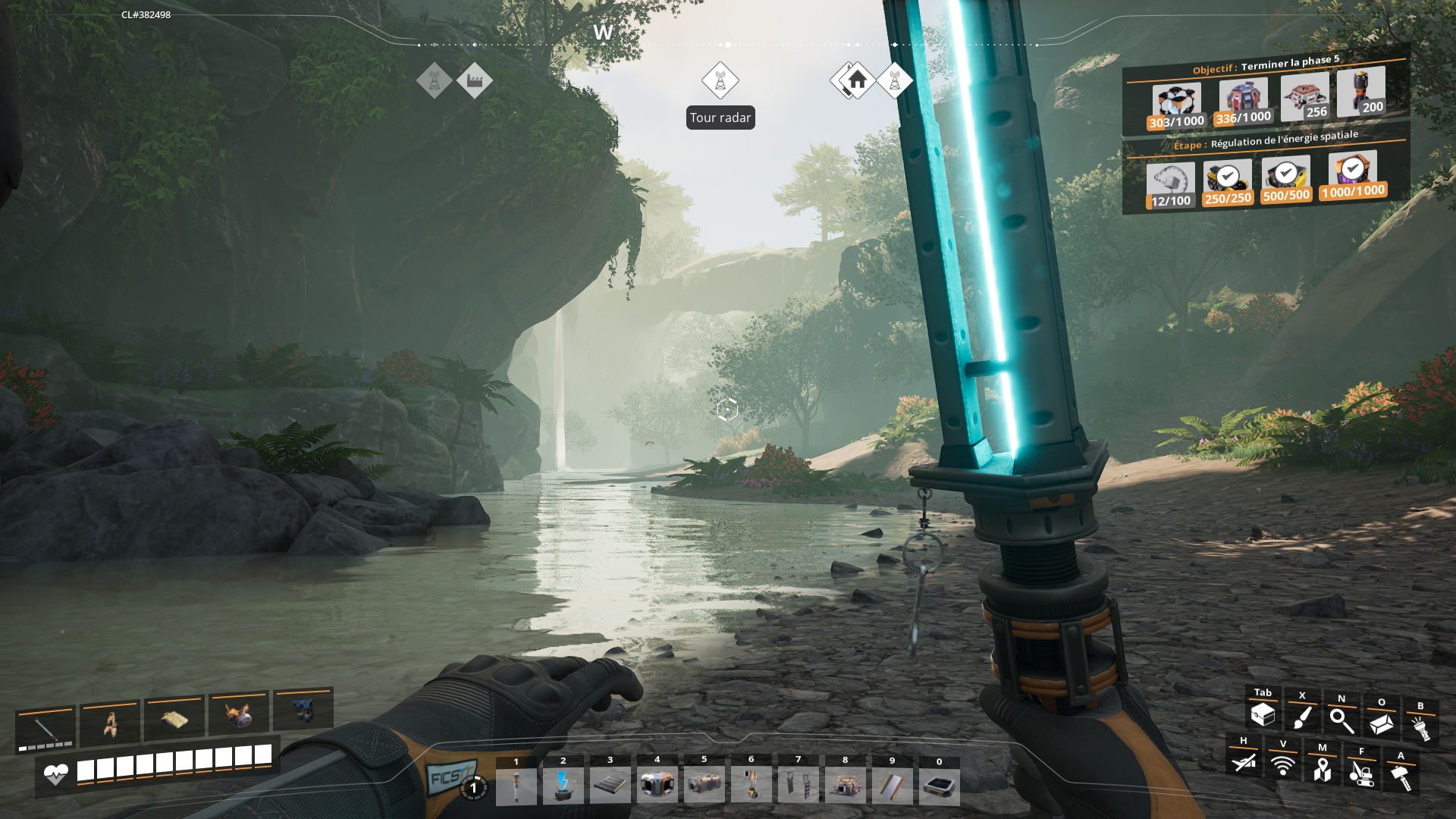Viewport: 1456px width, 819px height.
Task: Activate the paintbrush customizer icon
Action: [x=1302, y=717]
